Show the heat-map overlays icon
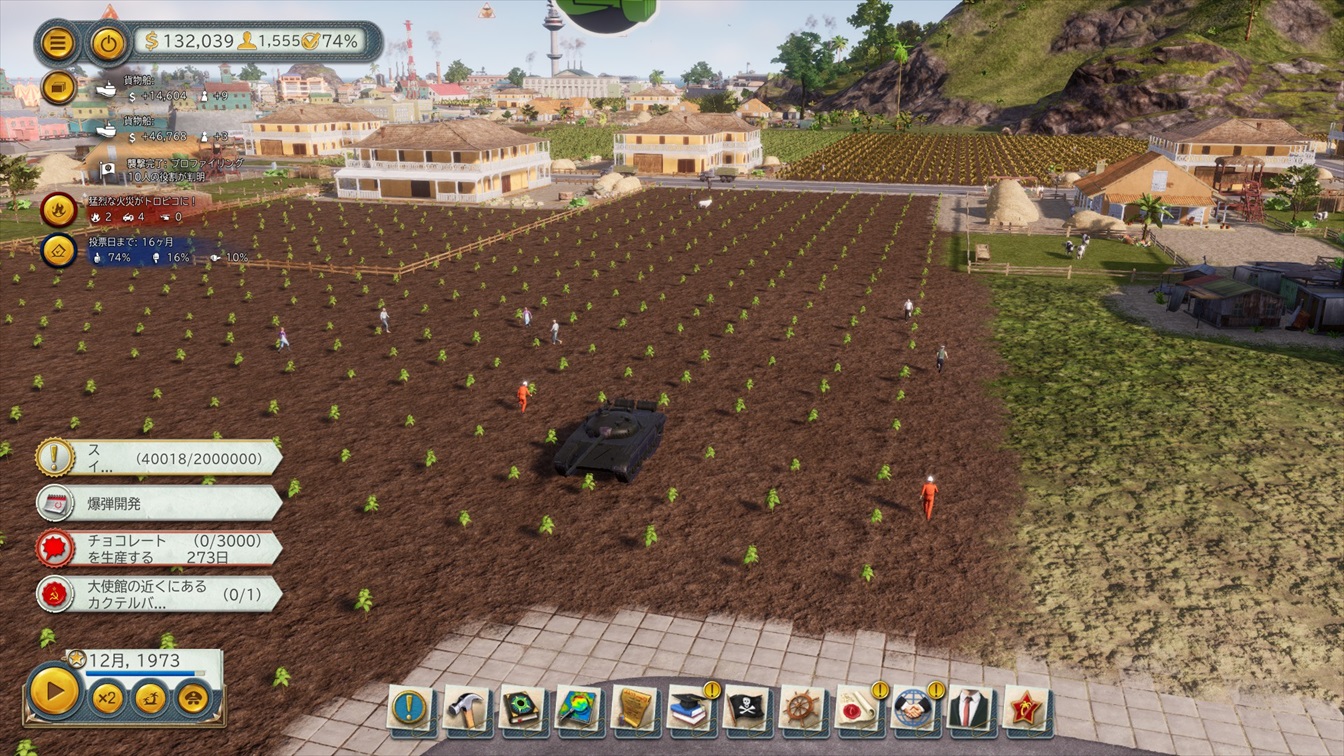This screenshot has height=756, width=1344. pos(577,708)
